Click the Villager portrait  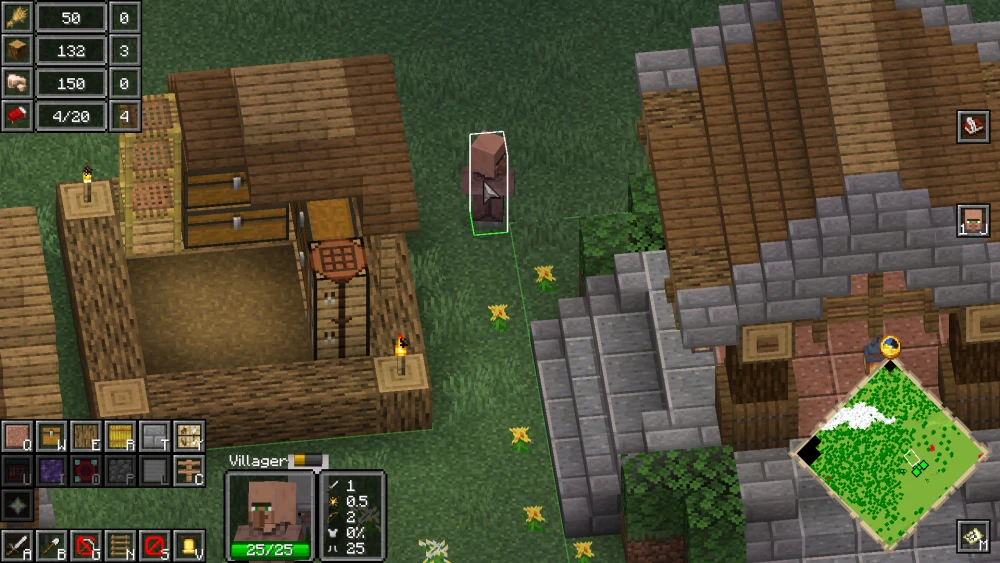coord(267,507)
